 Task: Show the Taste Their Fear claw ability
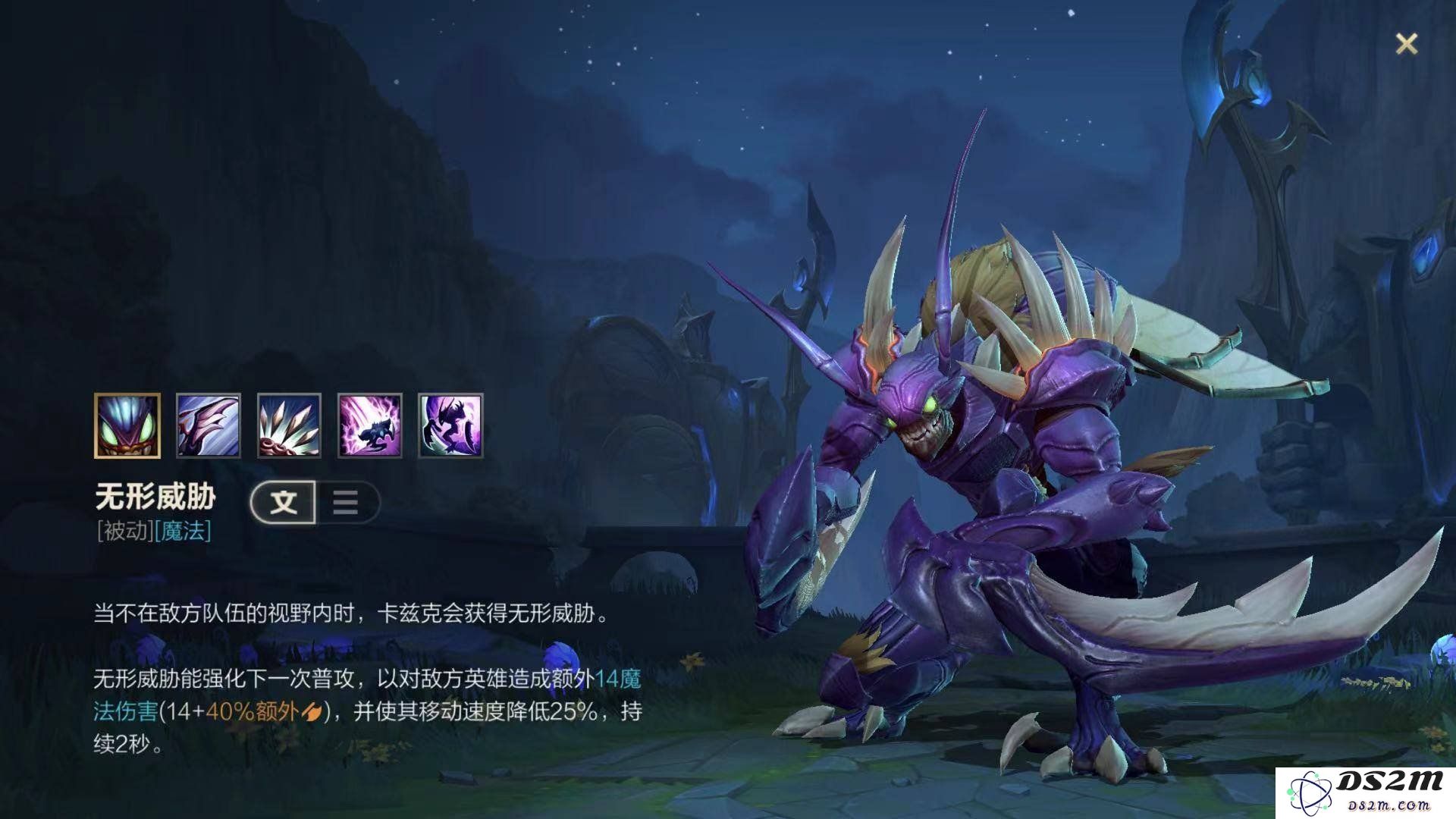(x=209, y=425)
